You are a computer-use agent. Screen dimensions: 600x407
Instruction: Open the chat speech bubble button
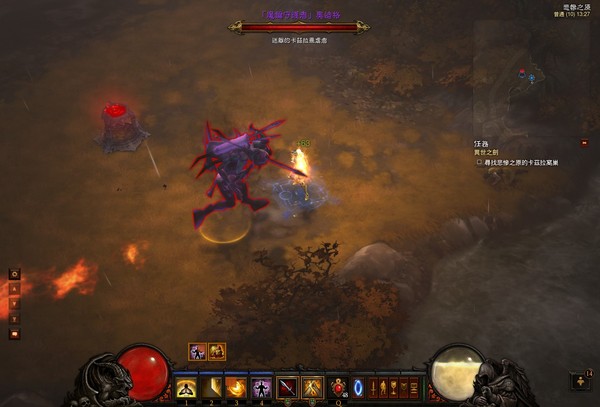[x=14, y=334]
